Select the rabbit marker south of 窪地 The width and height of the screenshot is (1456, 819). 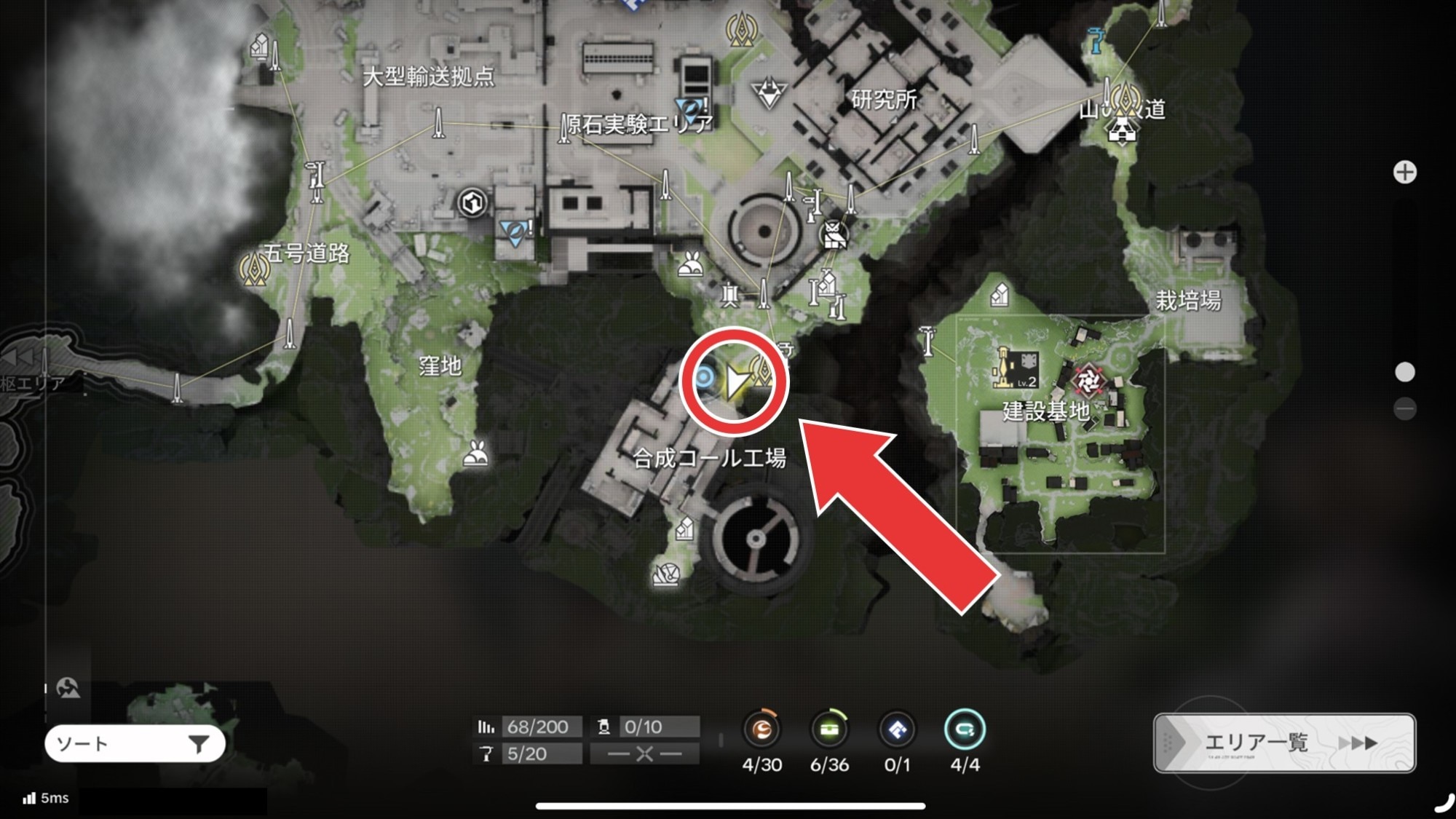coord(476,455)
